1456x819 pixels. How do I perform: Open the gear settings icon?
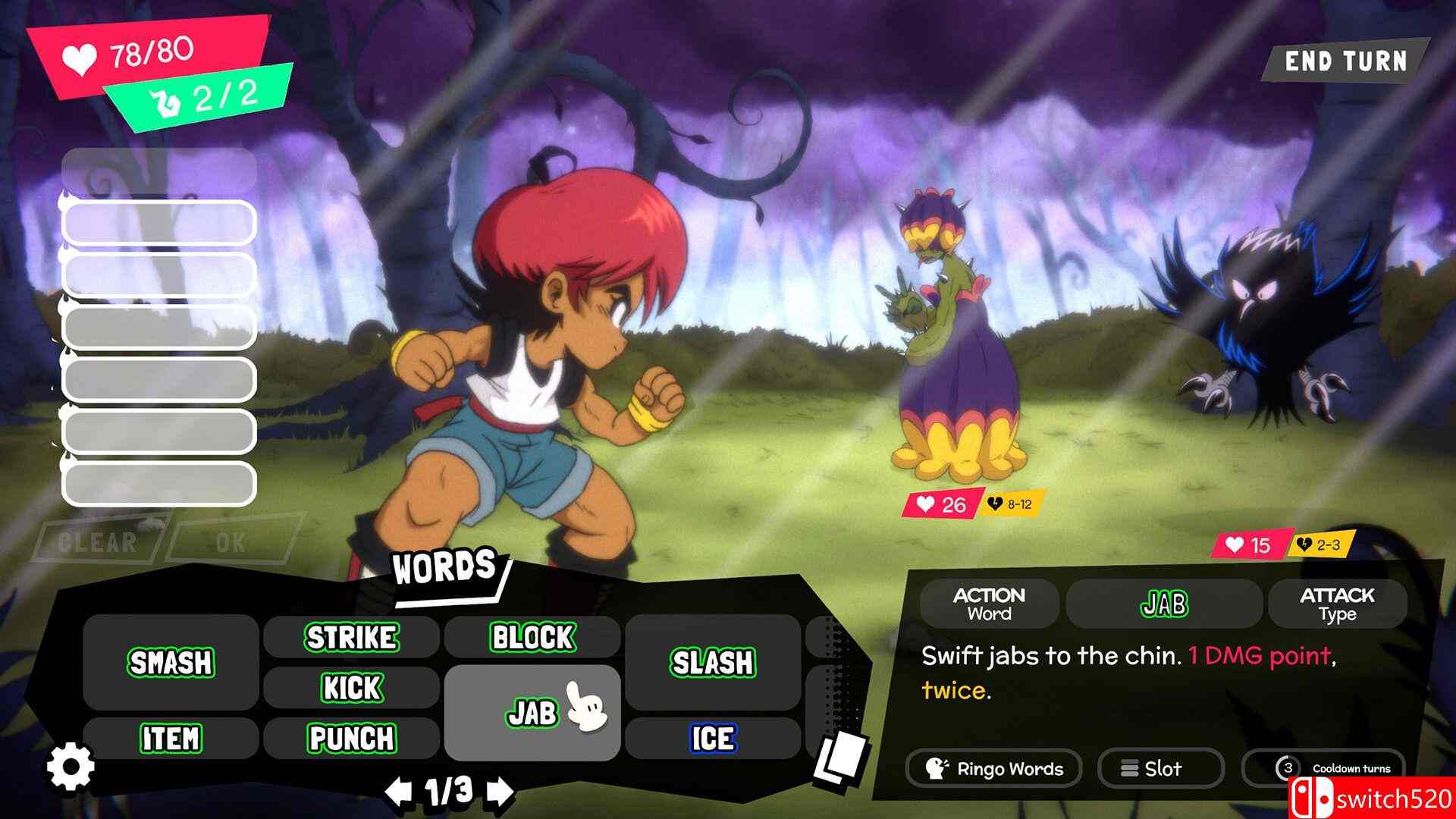tap(71, 766)
